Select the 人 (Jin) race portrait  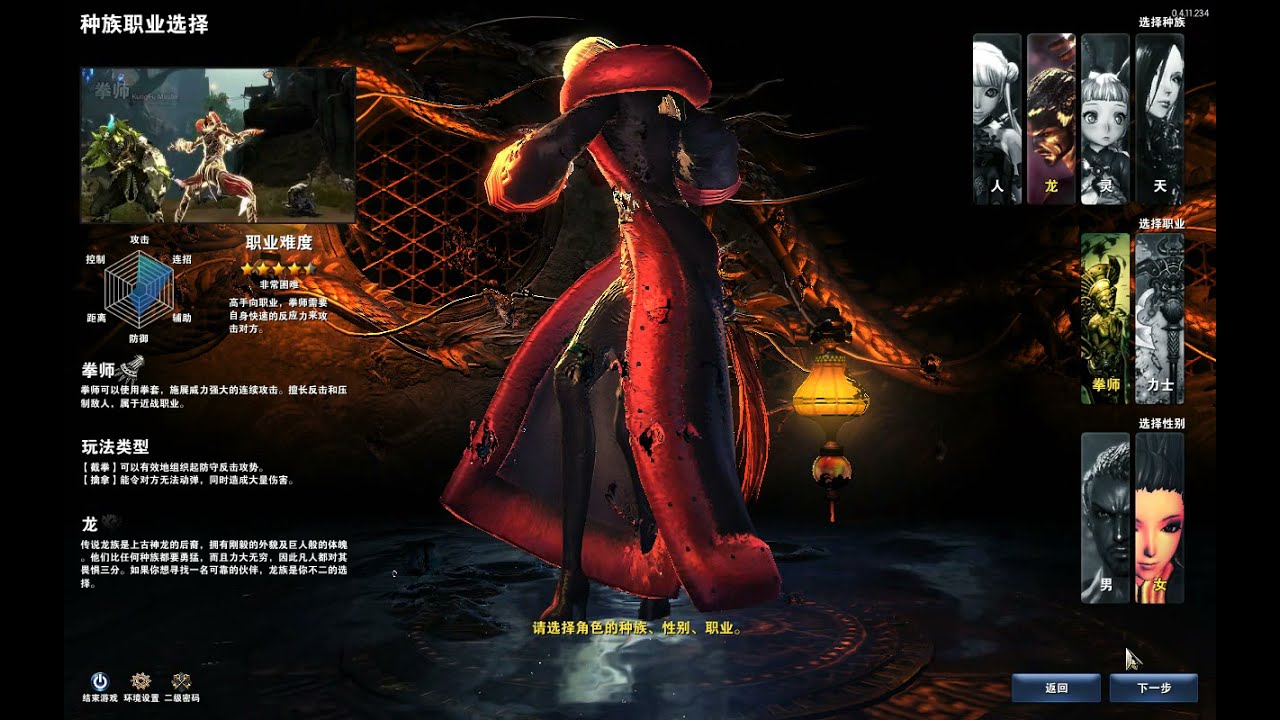point(997,119)
